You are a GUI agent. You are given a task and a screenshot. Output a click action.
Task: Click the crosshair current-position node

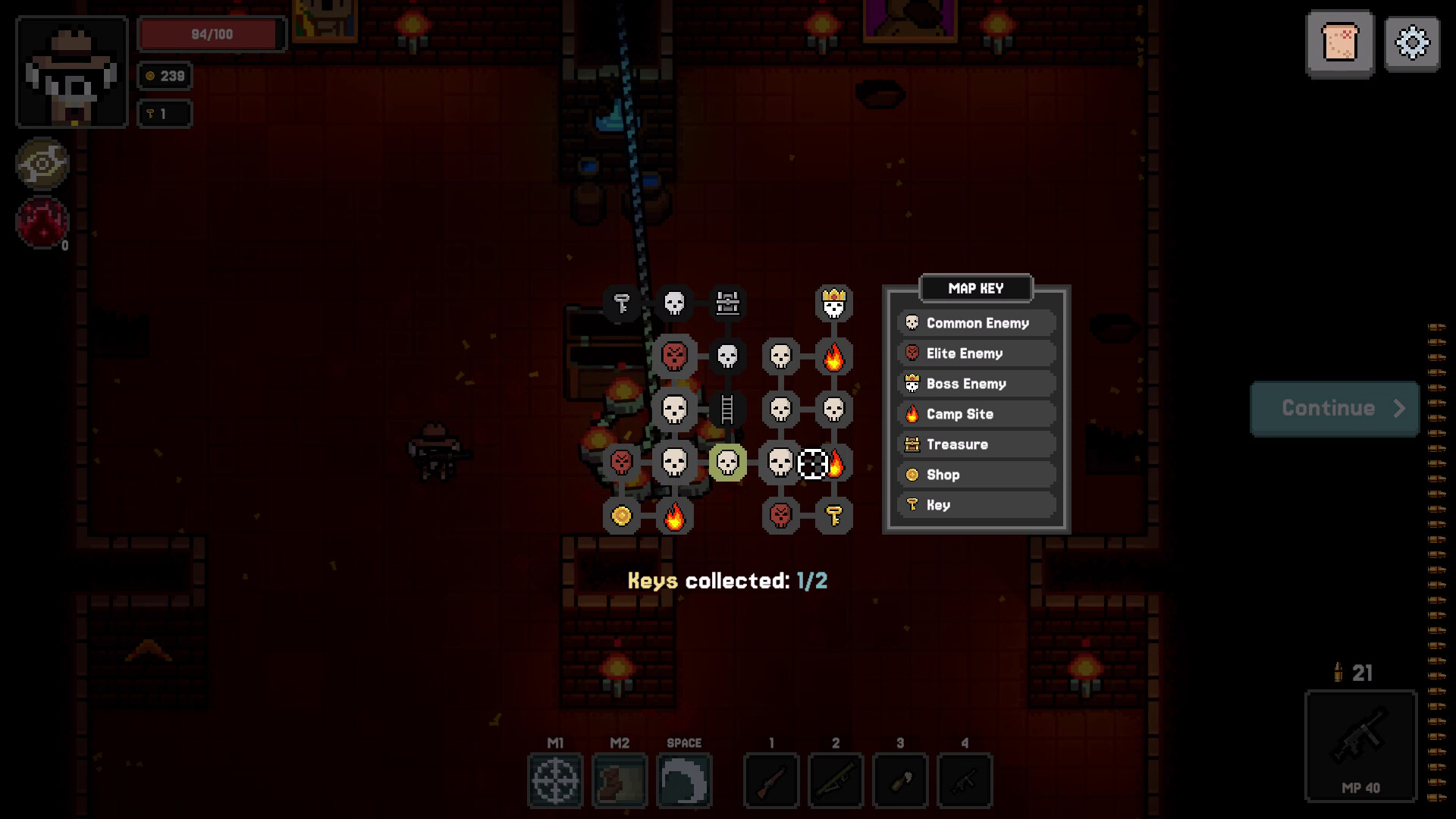tap(812, 463)
